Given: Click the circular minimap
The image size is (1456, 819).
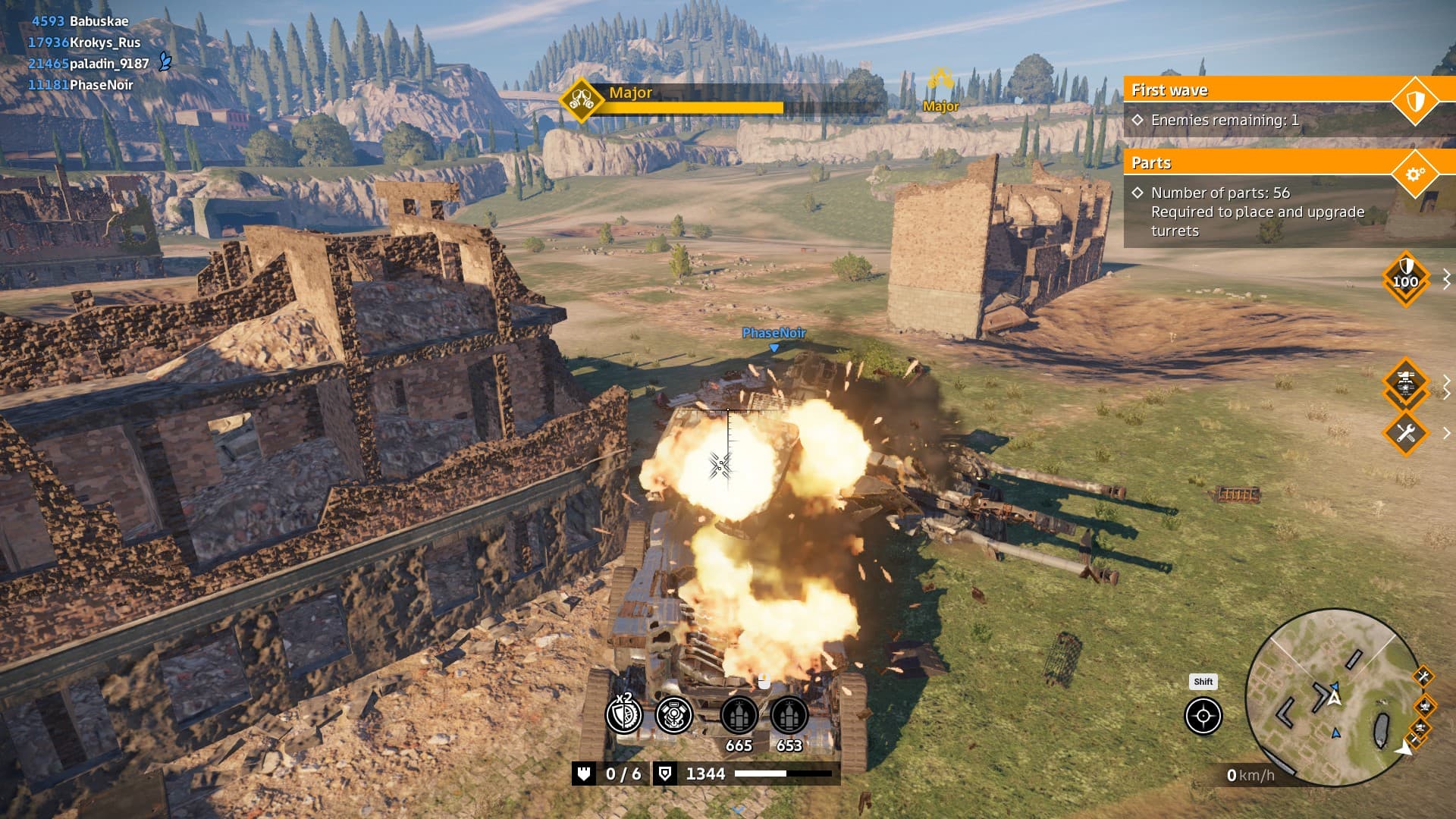Looking at the screenshot, I should (1332, 698).
